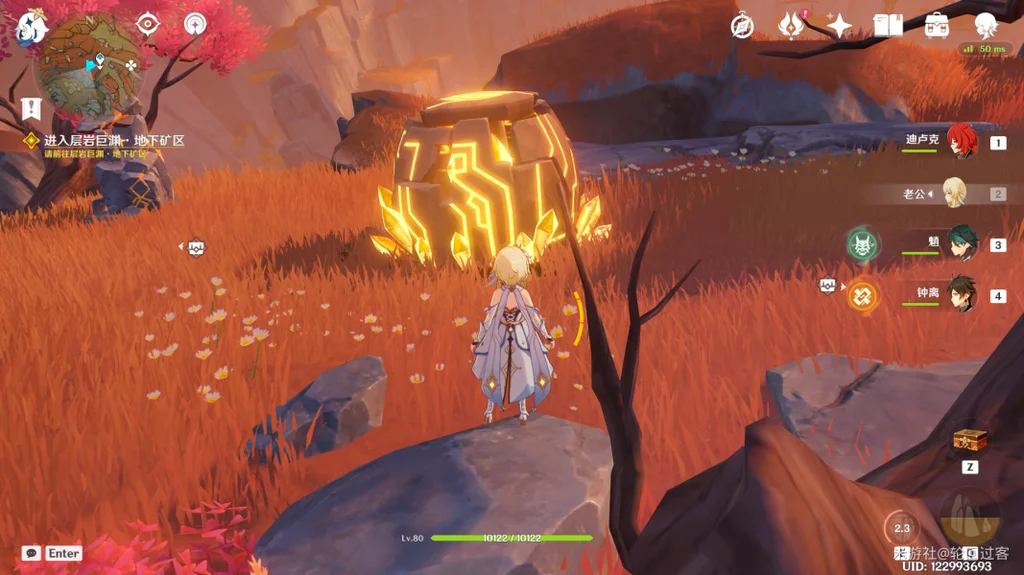Activate the elemental skill on 2.3 cooldown
The image size is (1024, 575).
point(902,528)
